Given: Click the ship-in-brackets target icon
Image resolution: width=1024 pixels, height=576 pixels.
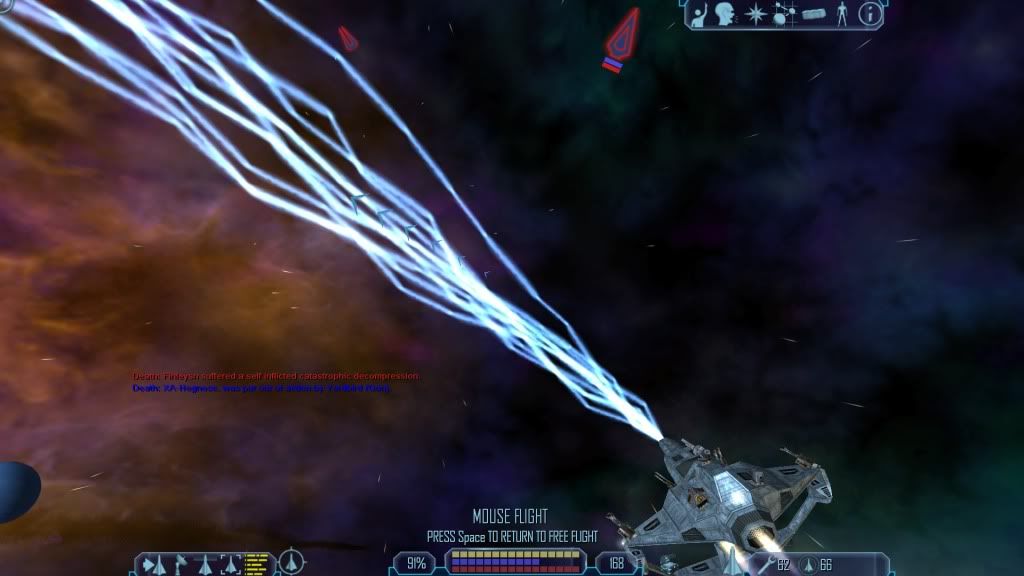Looking at the screenshot, I should [231, 564].
